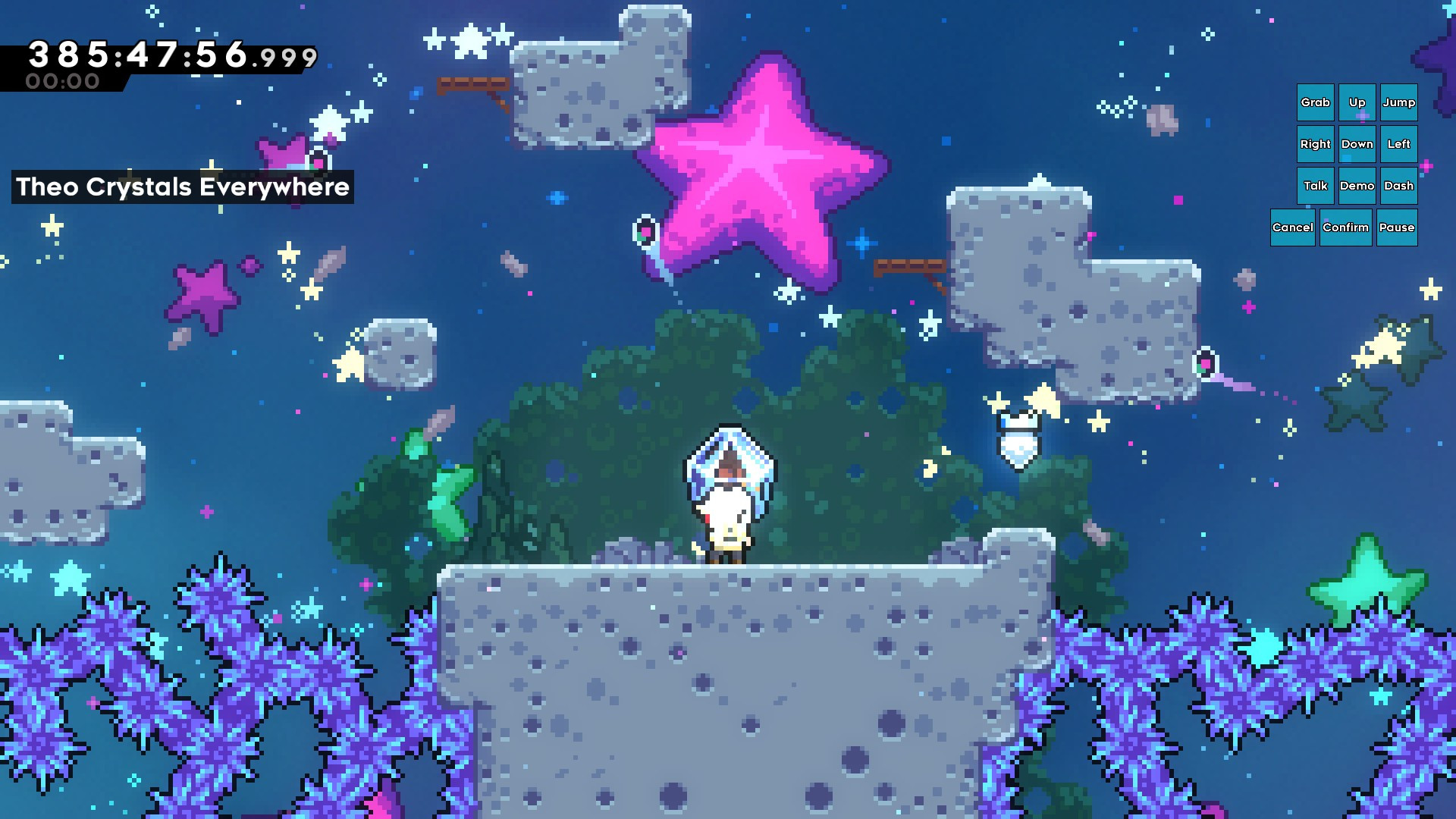Select the giant pink star decoration

pyautogui.click(x=766, y=159)
